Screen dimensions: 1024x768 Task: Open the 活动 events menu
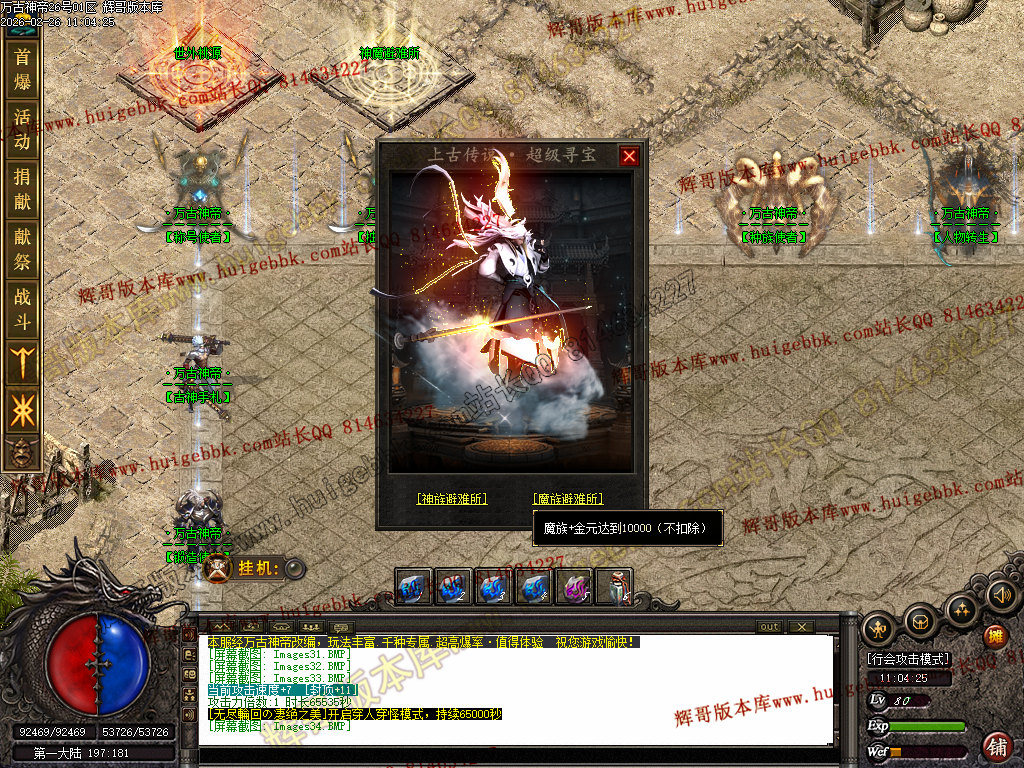[x=22, y=129]
